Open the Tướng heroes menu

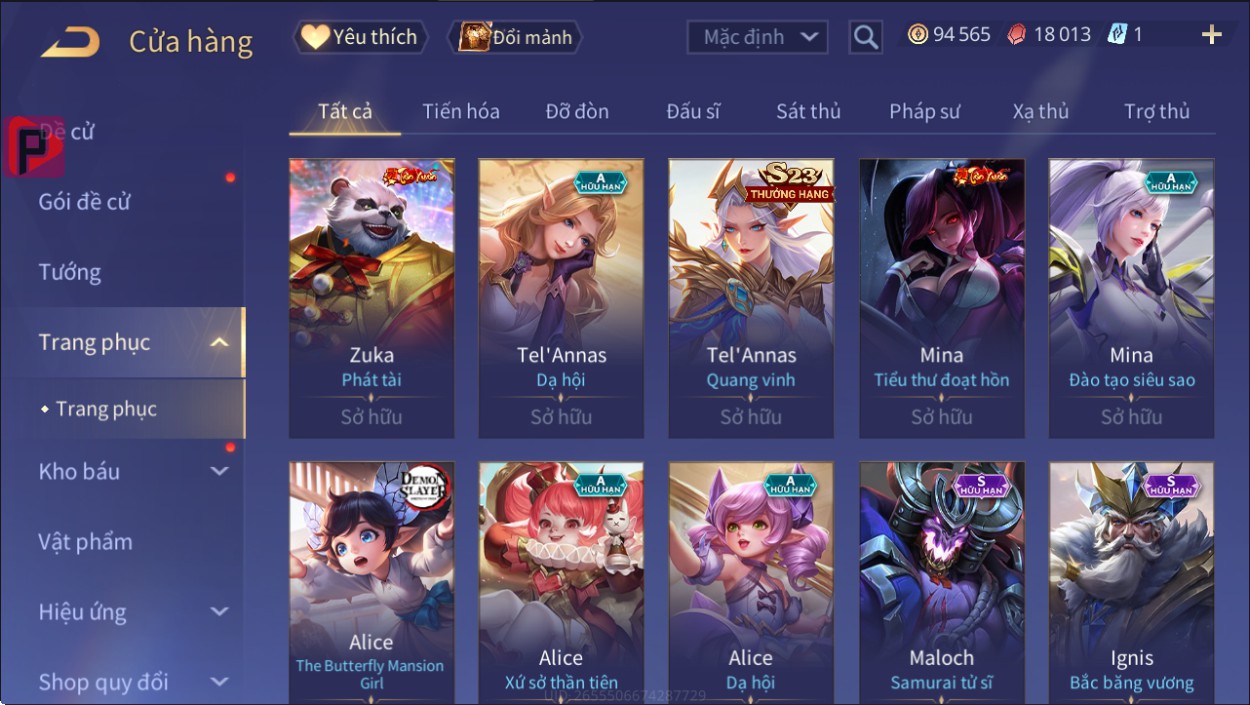pyautogui.click(x=70, y=272)
